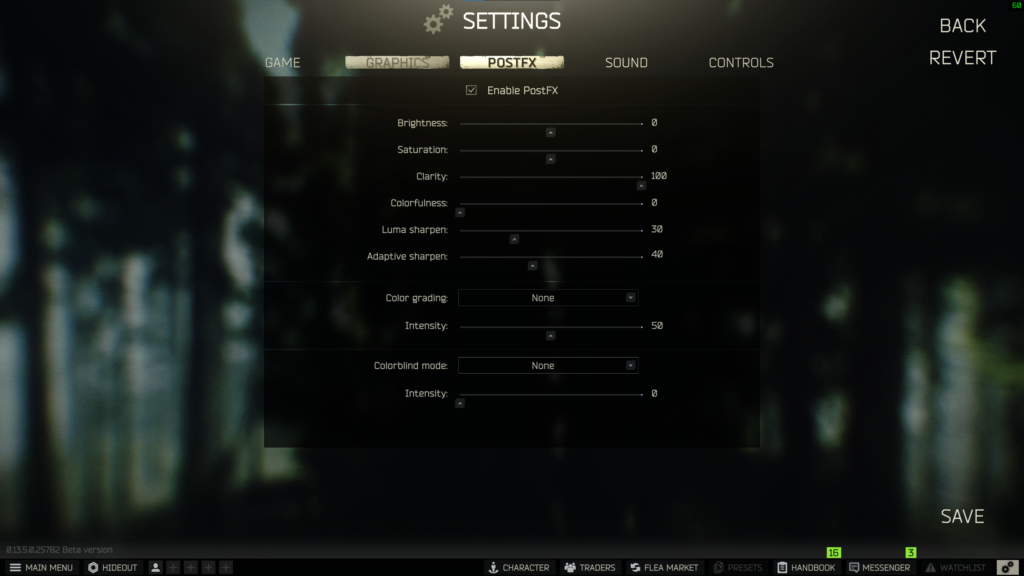Open the Hideout
This screenshot has width=1024, height=576.
tap(112, 568)
